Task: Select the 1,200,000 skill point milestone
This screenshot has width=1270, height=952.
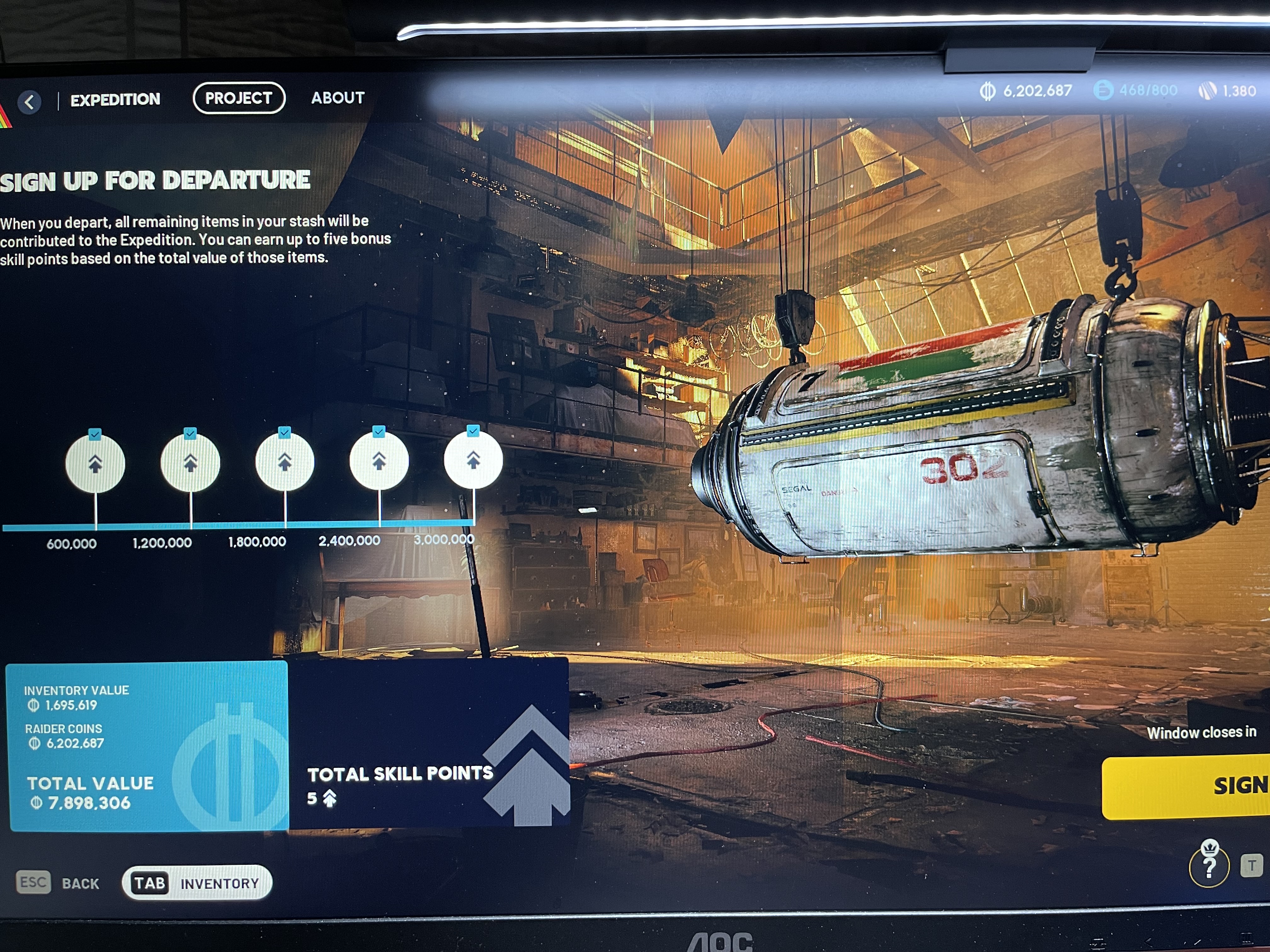Action: (x=190, y=462)
